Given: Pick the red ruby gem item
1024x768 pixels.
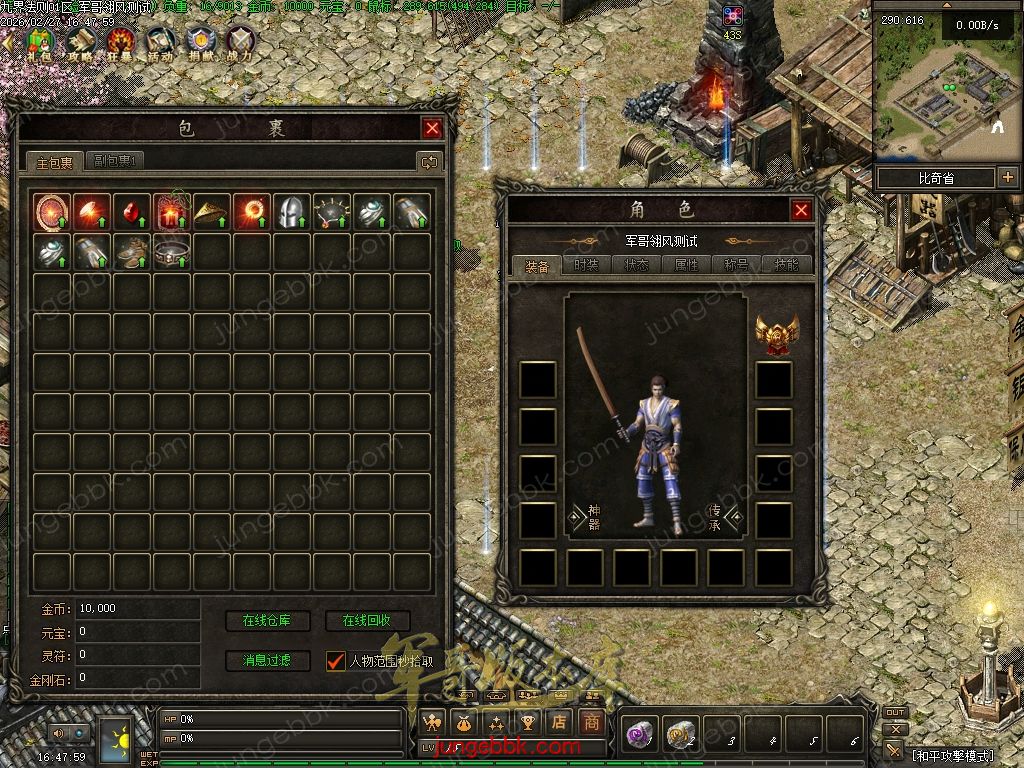Looking at the screenshot, I should pyautogui.click(x=131, y=212).
